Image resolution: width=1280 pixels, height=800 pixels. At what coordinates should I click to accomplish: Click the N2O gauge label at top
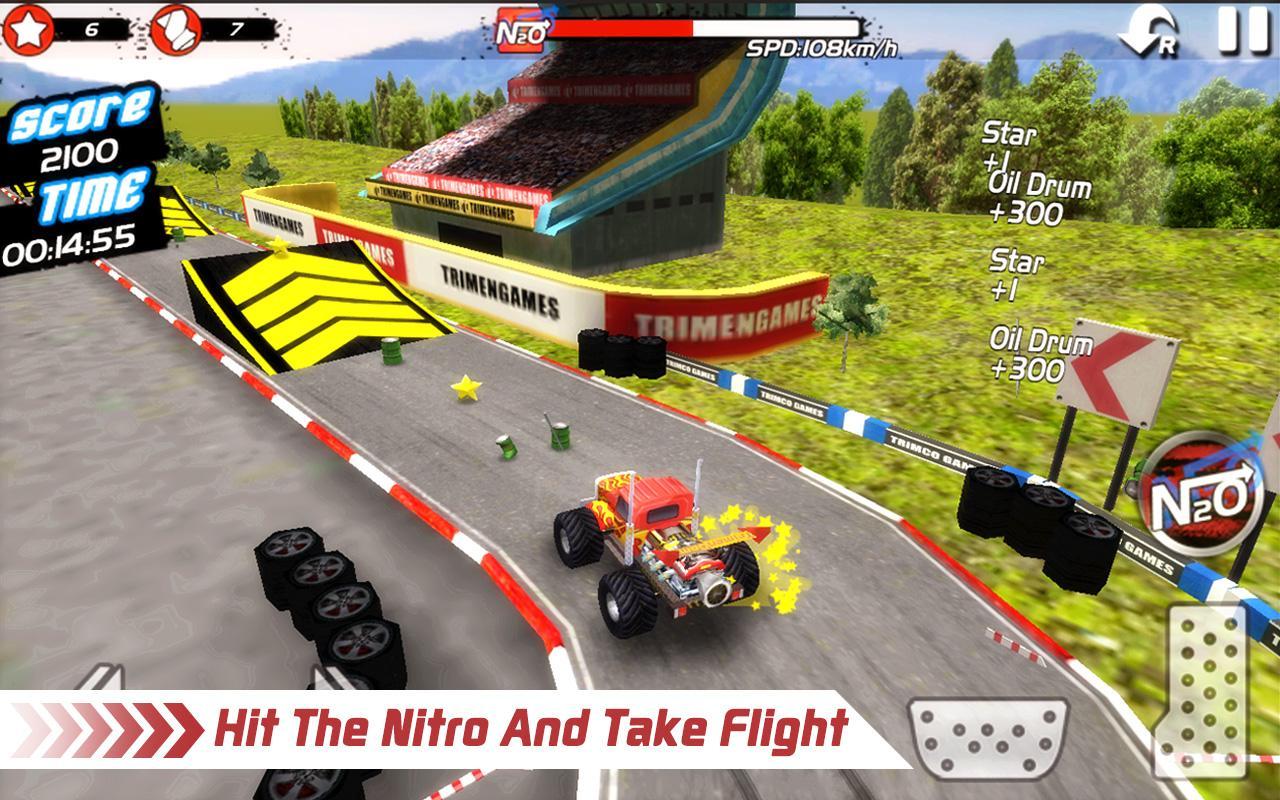pos(519,31)
